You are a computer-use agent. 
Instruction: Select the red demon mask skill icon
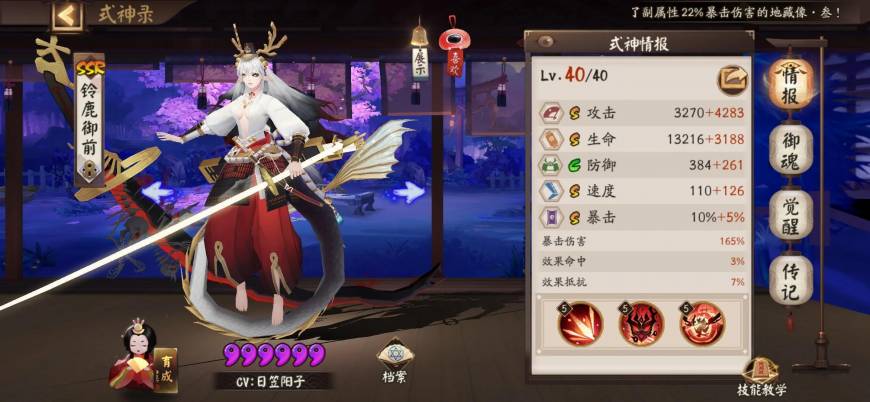pyautogui.click(x=641, y=323)
